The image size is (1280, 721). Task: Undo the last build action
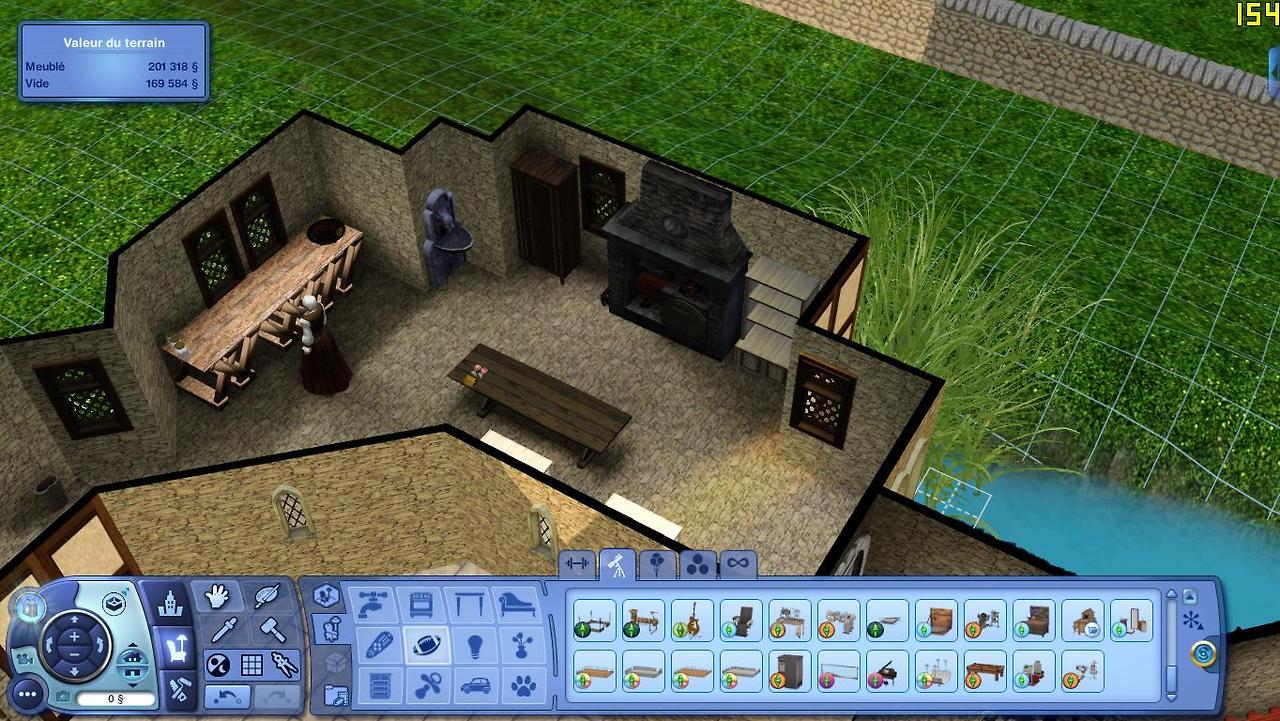pos(227,695)
